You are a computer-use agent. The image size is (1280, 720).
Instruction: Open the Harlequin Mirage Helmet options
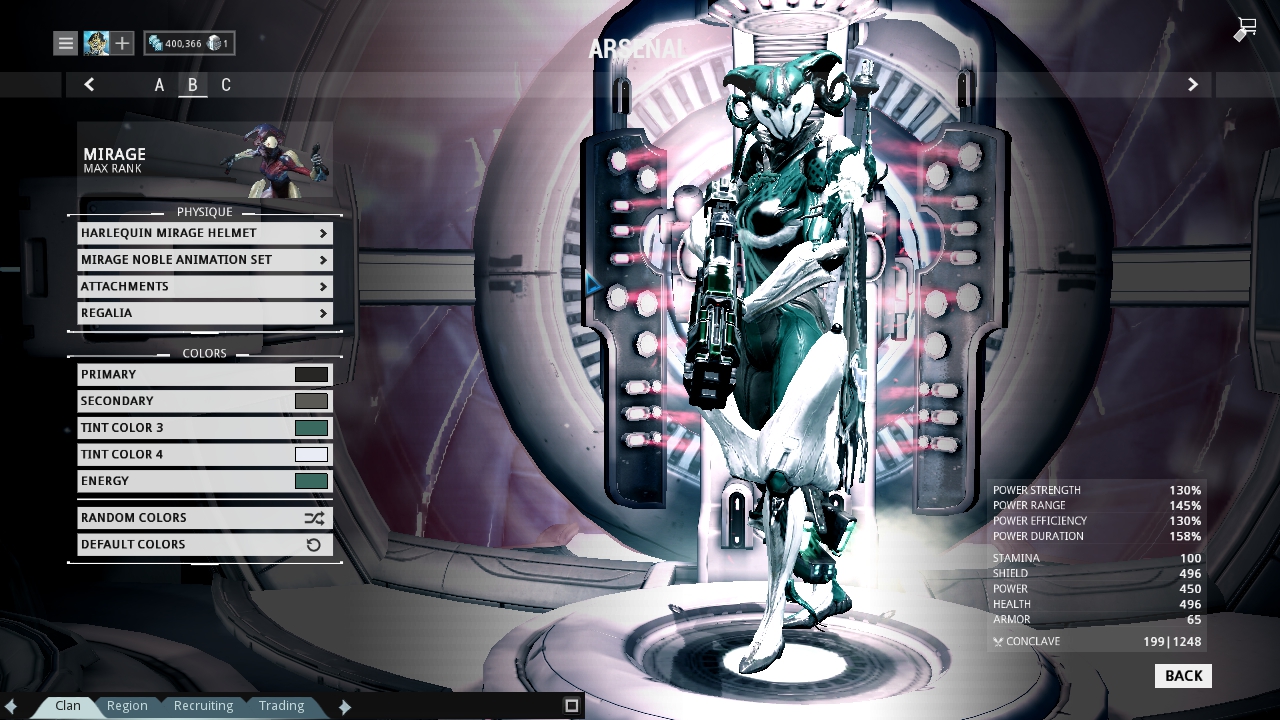[x=204, y=232]
